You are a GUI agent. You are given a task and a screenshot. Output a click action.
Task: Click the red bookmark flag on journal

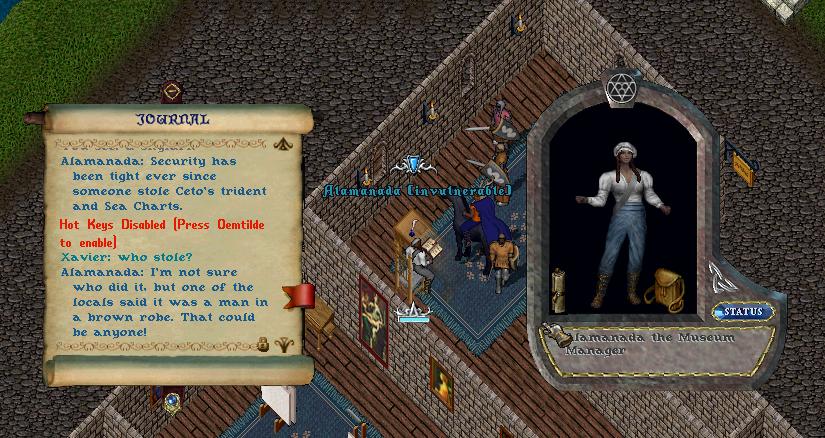click(300, 296)
